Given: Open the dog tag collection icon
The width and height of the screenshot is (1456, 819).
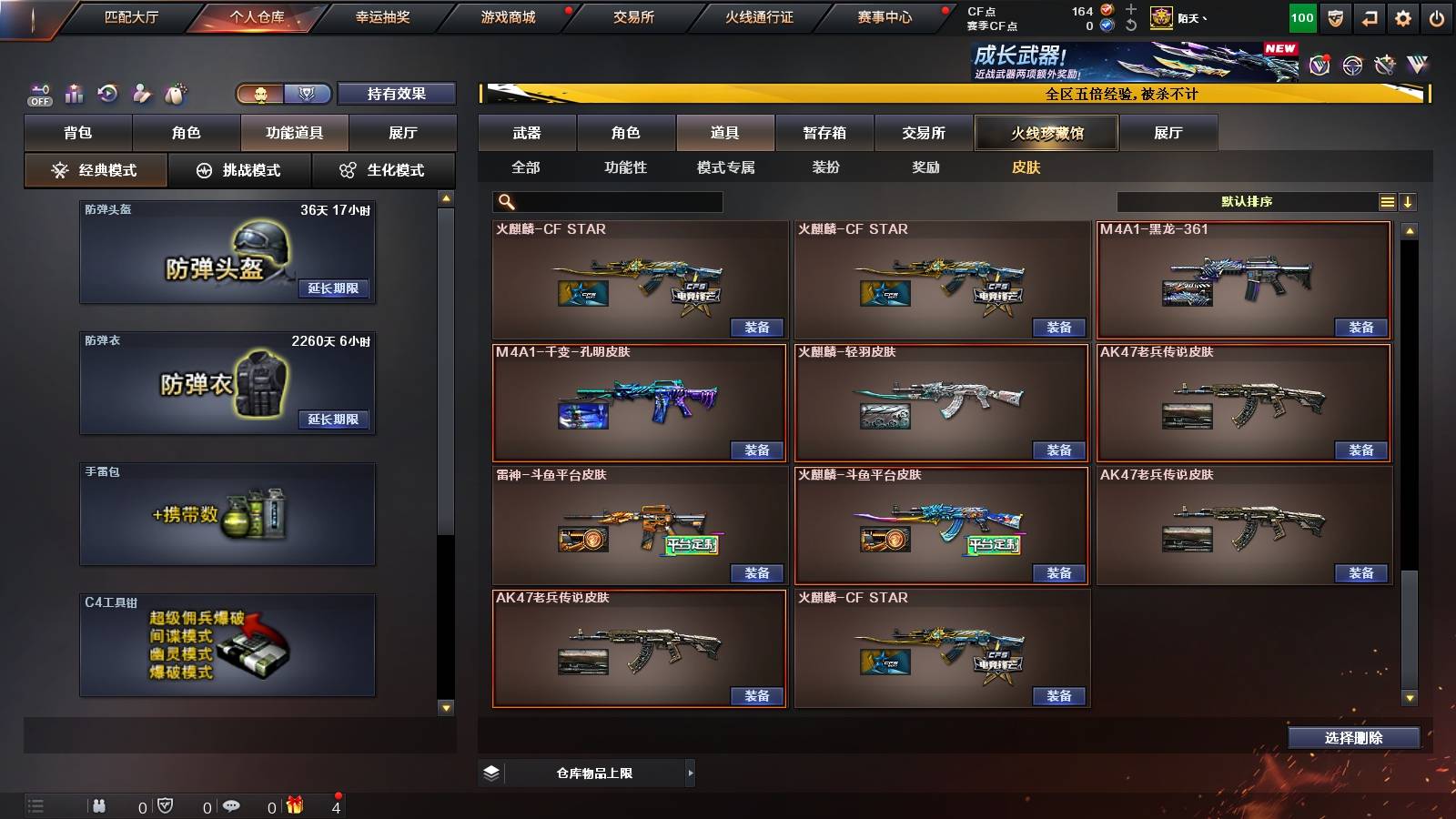Looking at the screenshot, I should (177, 91).
